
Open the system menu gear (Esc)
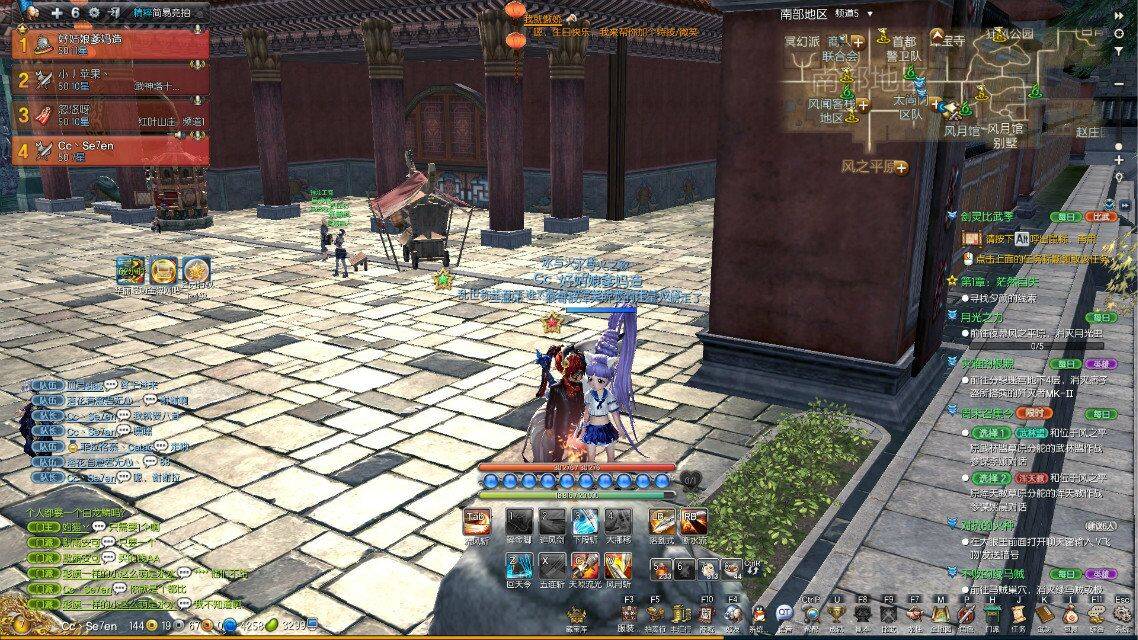coord(1121,613)
